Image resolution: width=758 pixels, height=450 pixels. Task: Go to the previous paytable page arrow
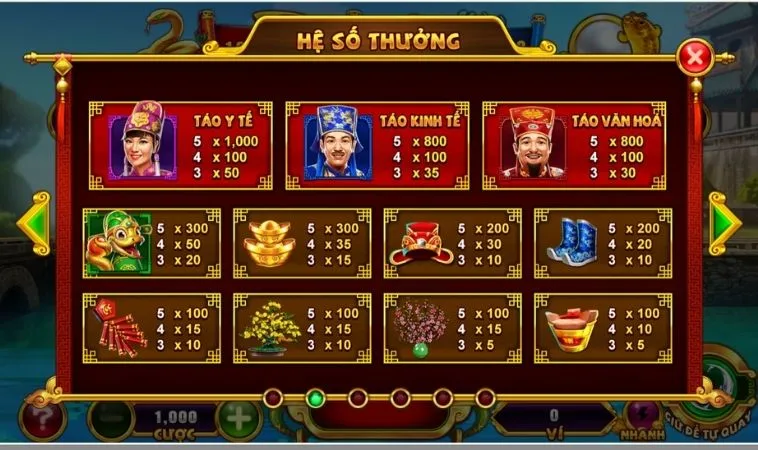34,223
